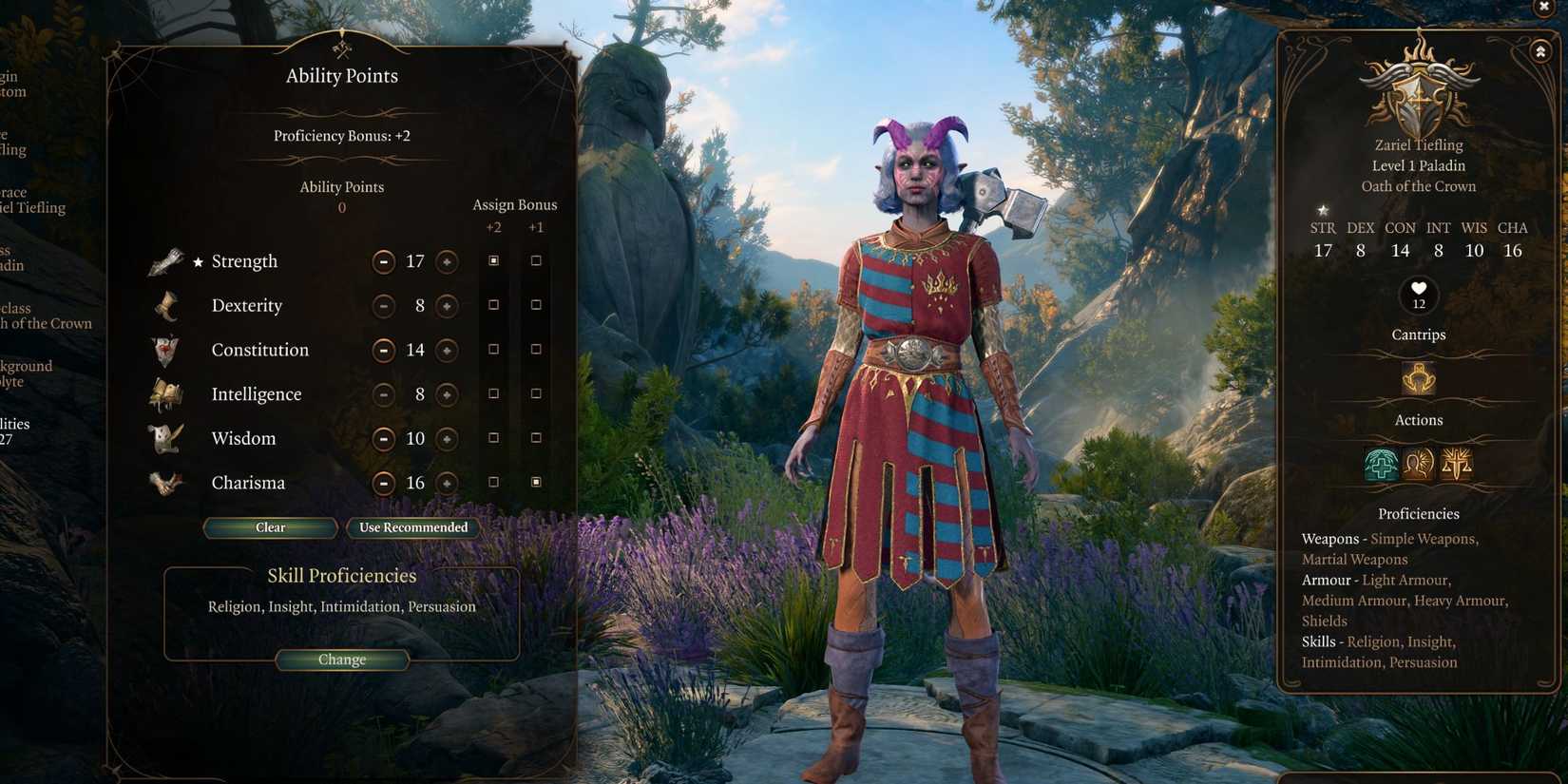Image resolution: width=1568 pixels, height=784 pixels.
Task: Inspect the cantrip icon in the summary
Action: 1418,378
